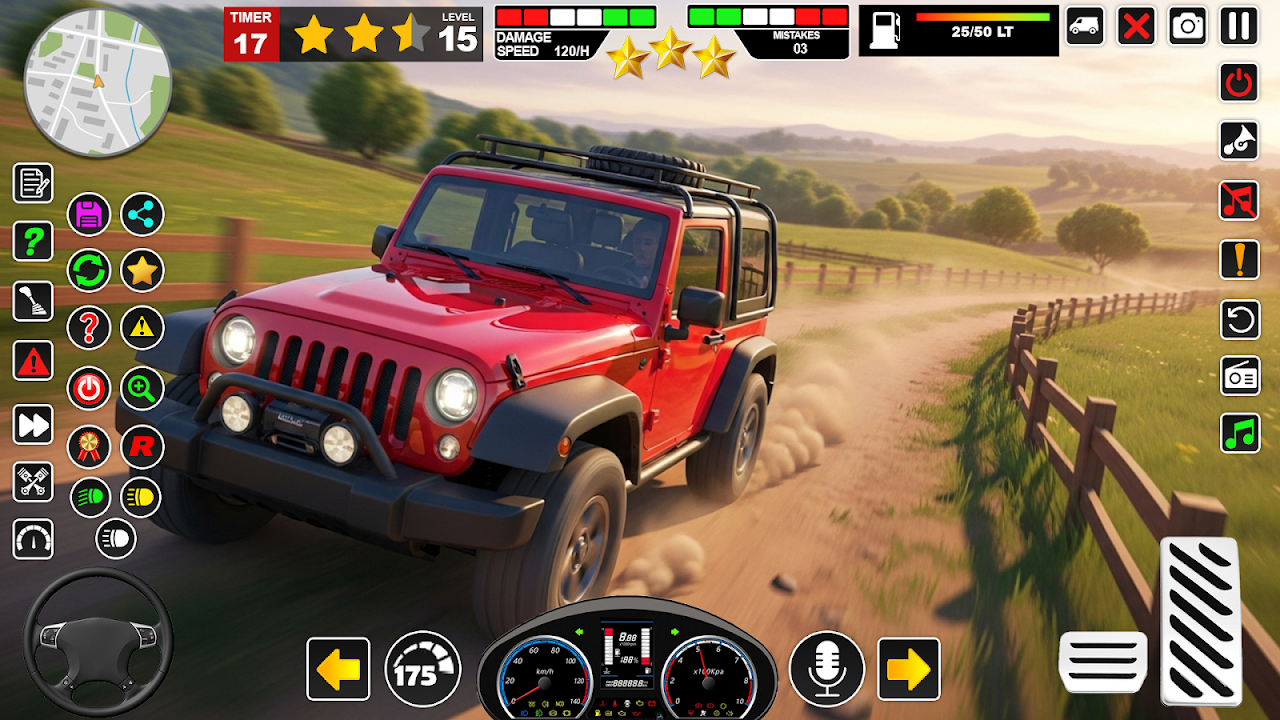
Task: Activate the fast-forward button
Action: coord(33,424)
